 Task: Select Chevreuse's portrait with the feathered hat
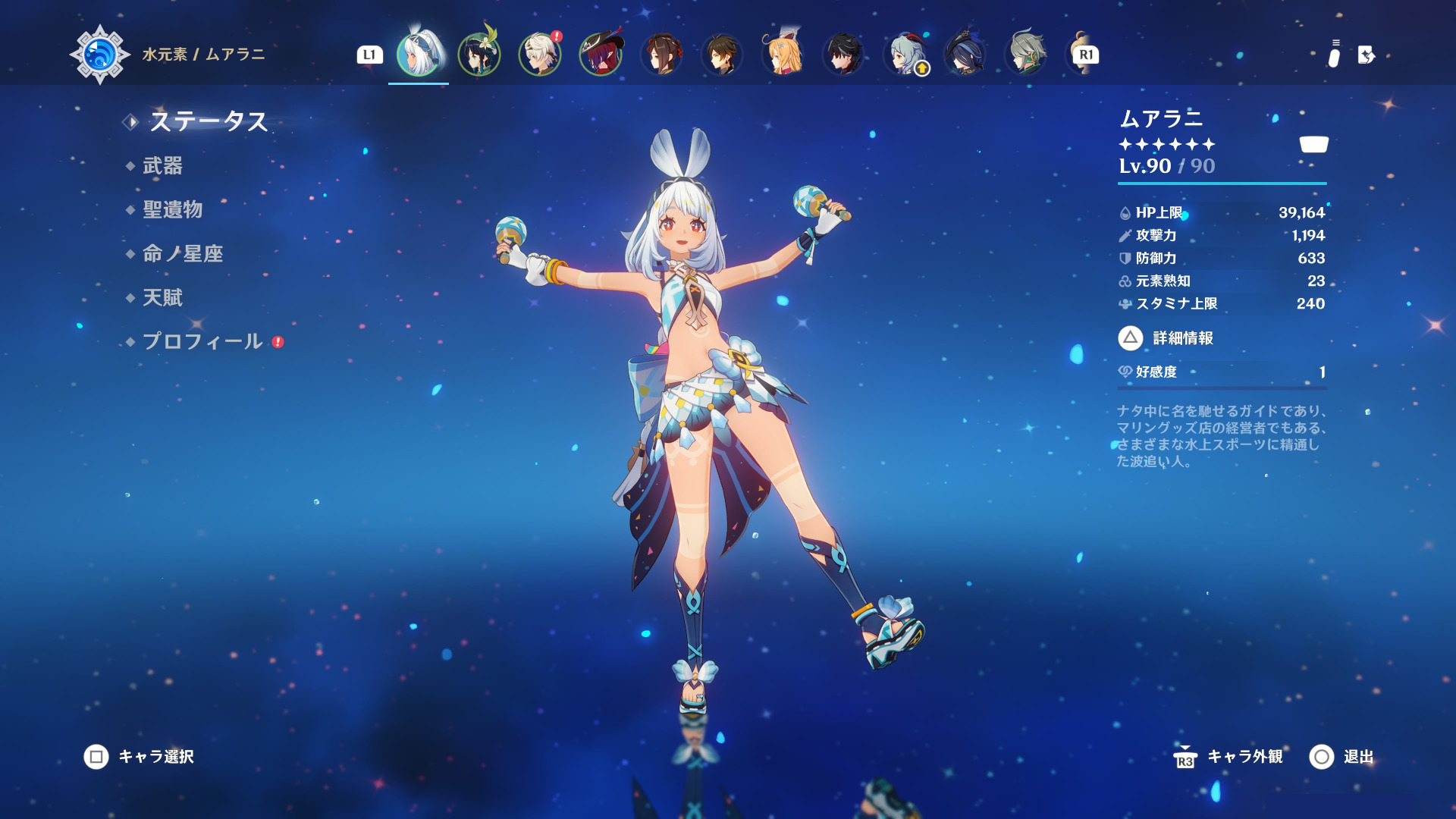point(601,55)
